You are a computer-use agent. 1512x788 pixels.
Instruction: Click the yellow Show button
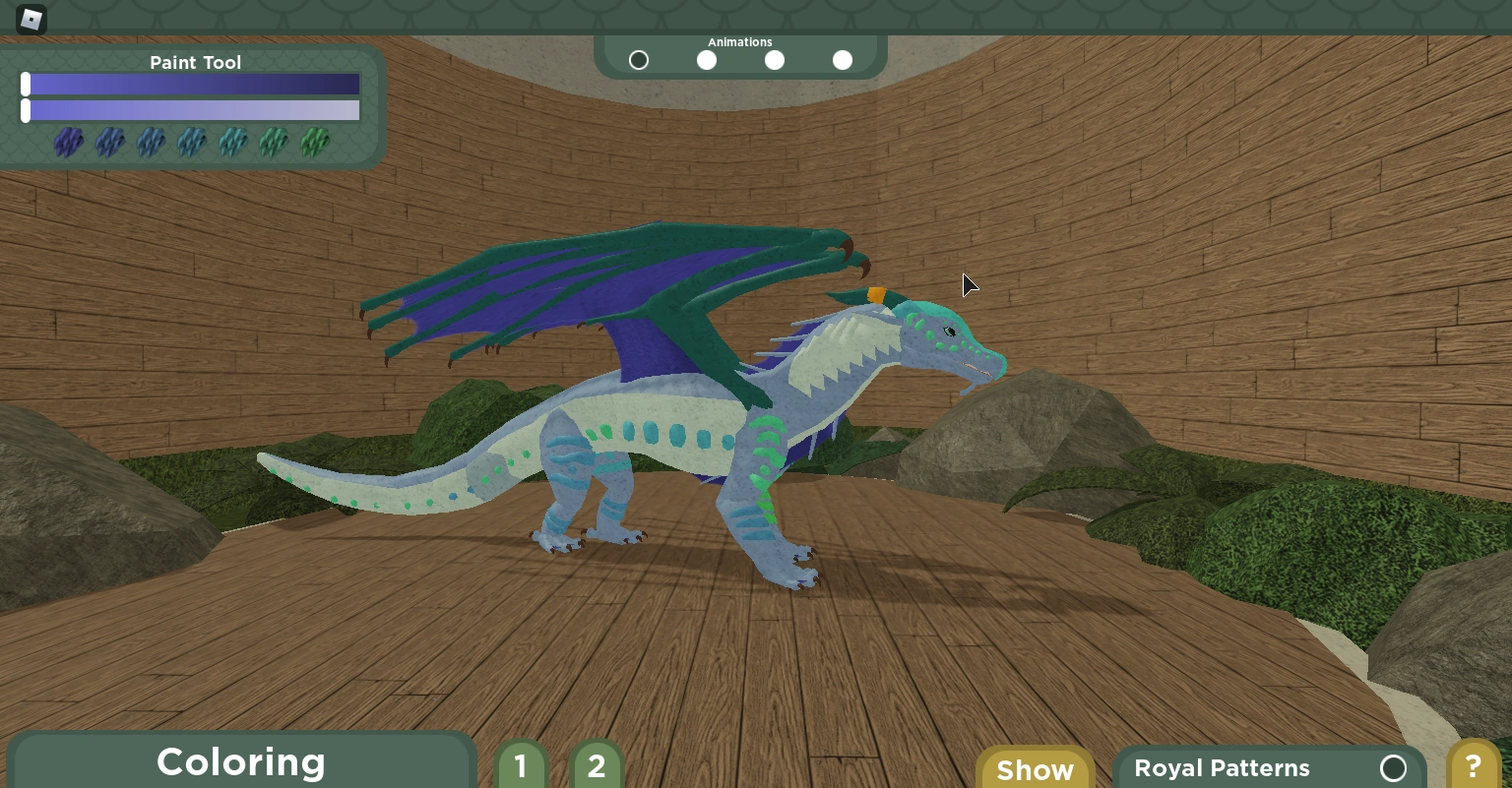point(1035,769)
